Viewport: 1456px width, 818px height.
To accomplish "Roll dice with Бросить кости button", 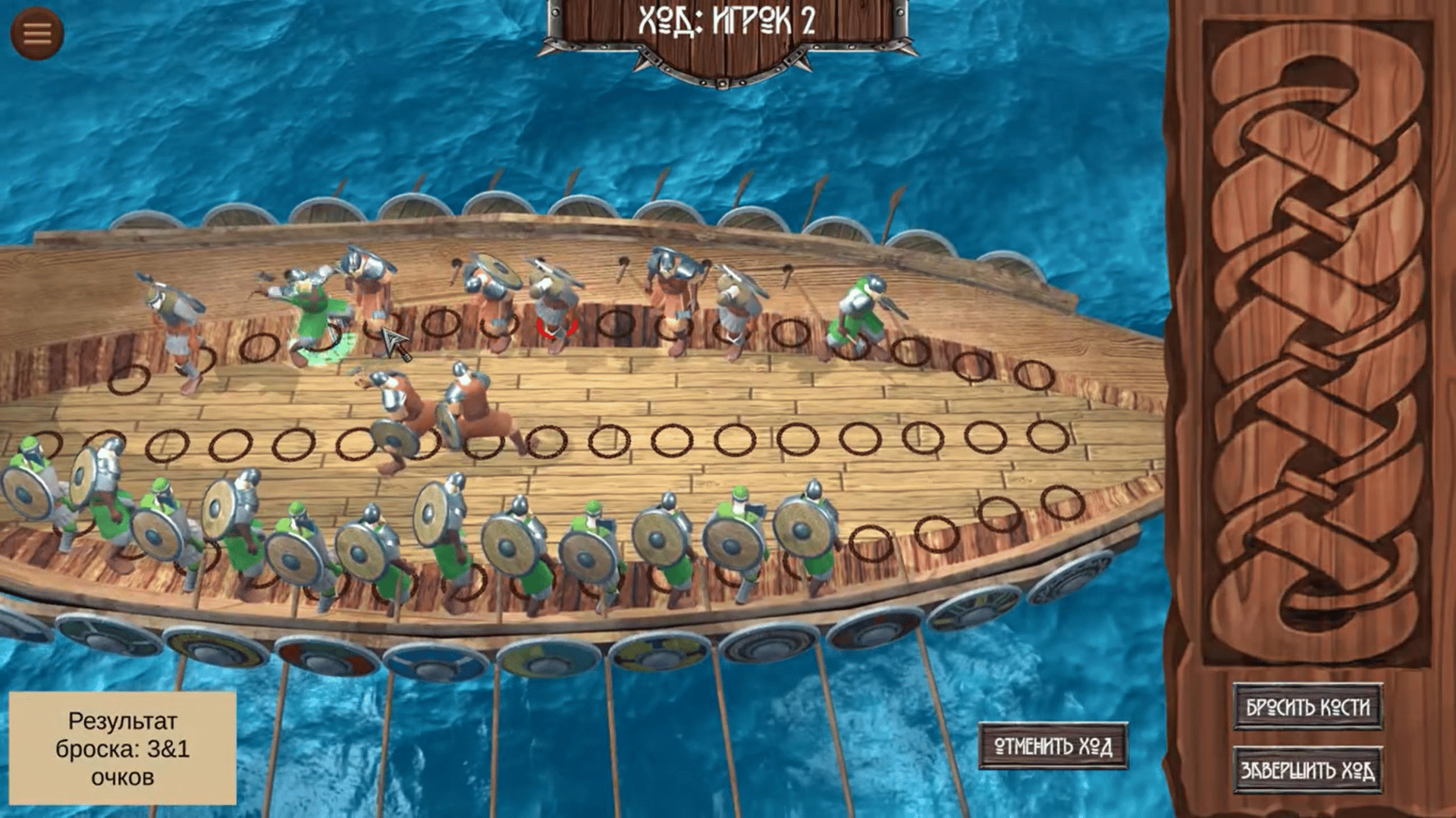I will [1307, 707].
